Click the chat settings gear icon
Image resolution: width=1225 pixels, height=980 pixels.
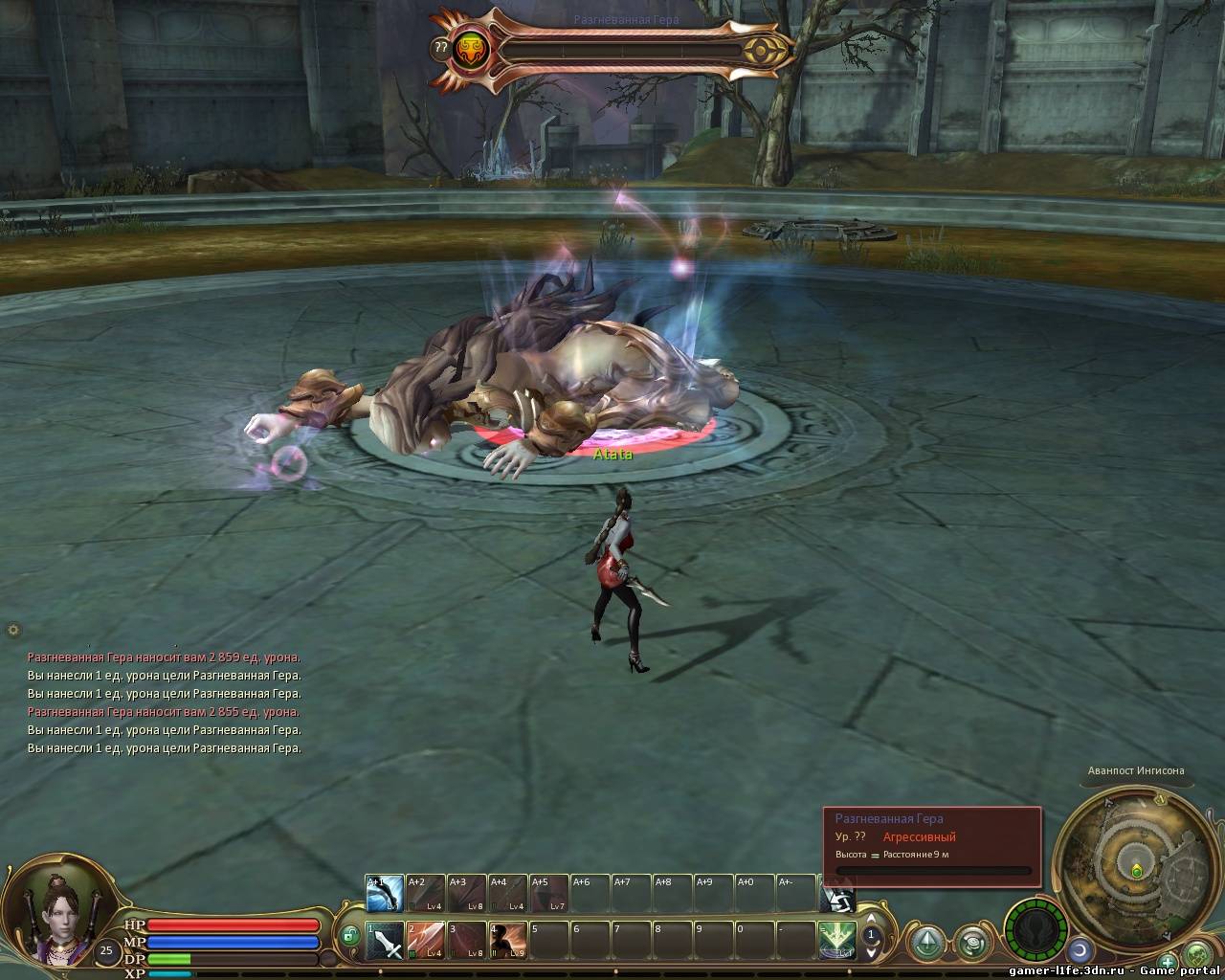[x=13, y=631]
